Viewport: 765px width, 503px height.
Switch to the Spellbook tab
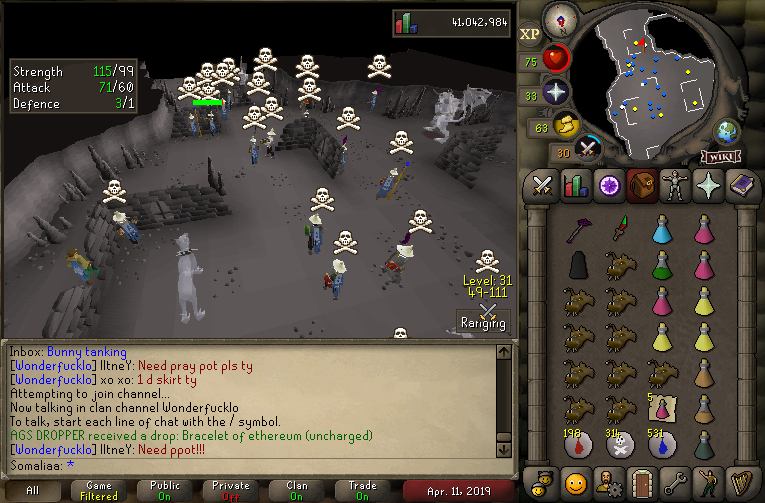point(740,186)
